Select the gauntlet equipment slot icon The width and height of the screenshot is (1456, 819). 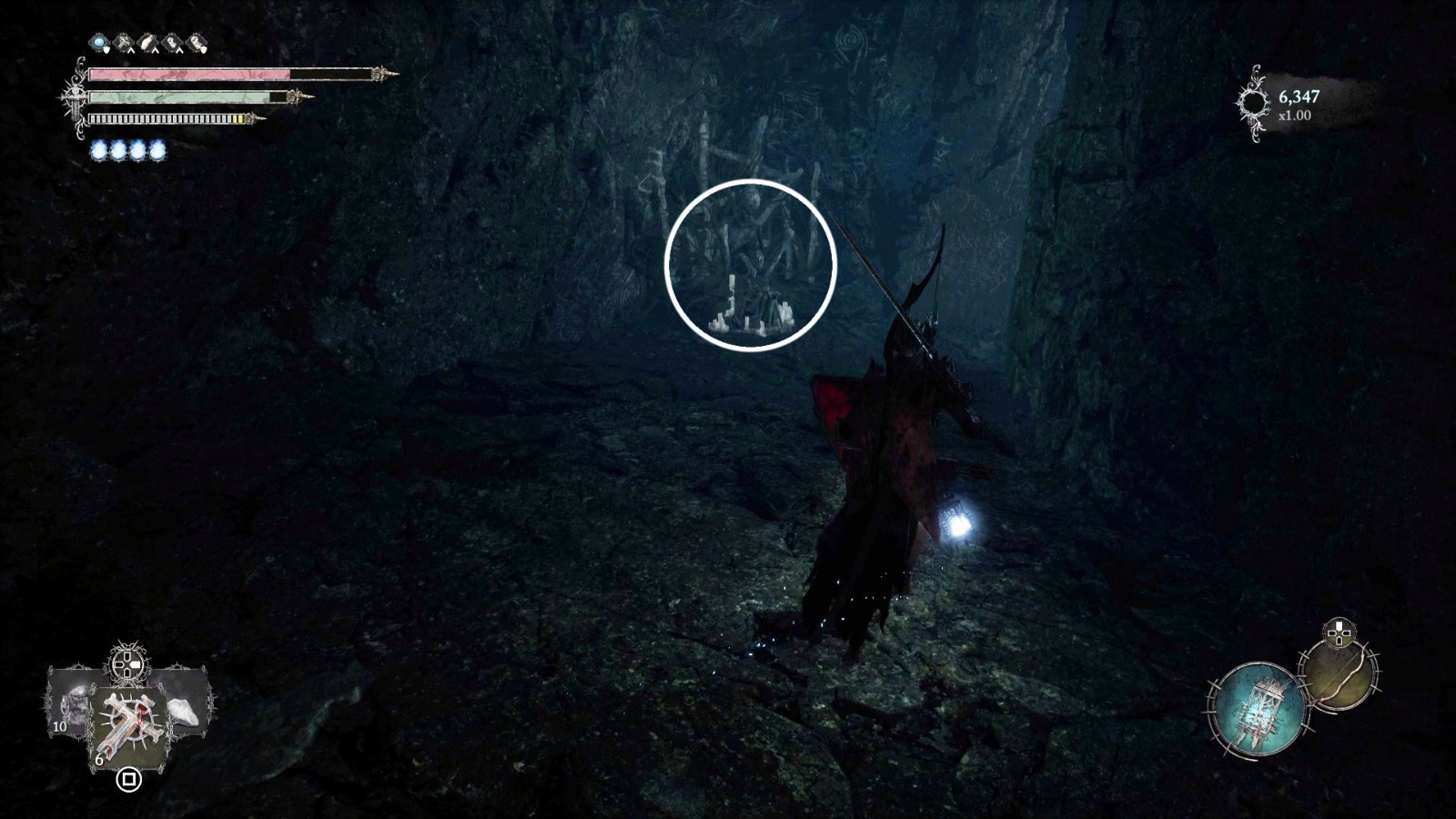click(147, 41)
